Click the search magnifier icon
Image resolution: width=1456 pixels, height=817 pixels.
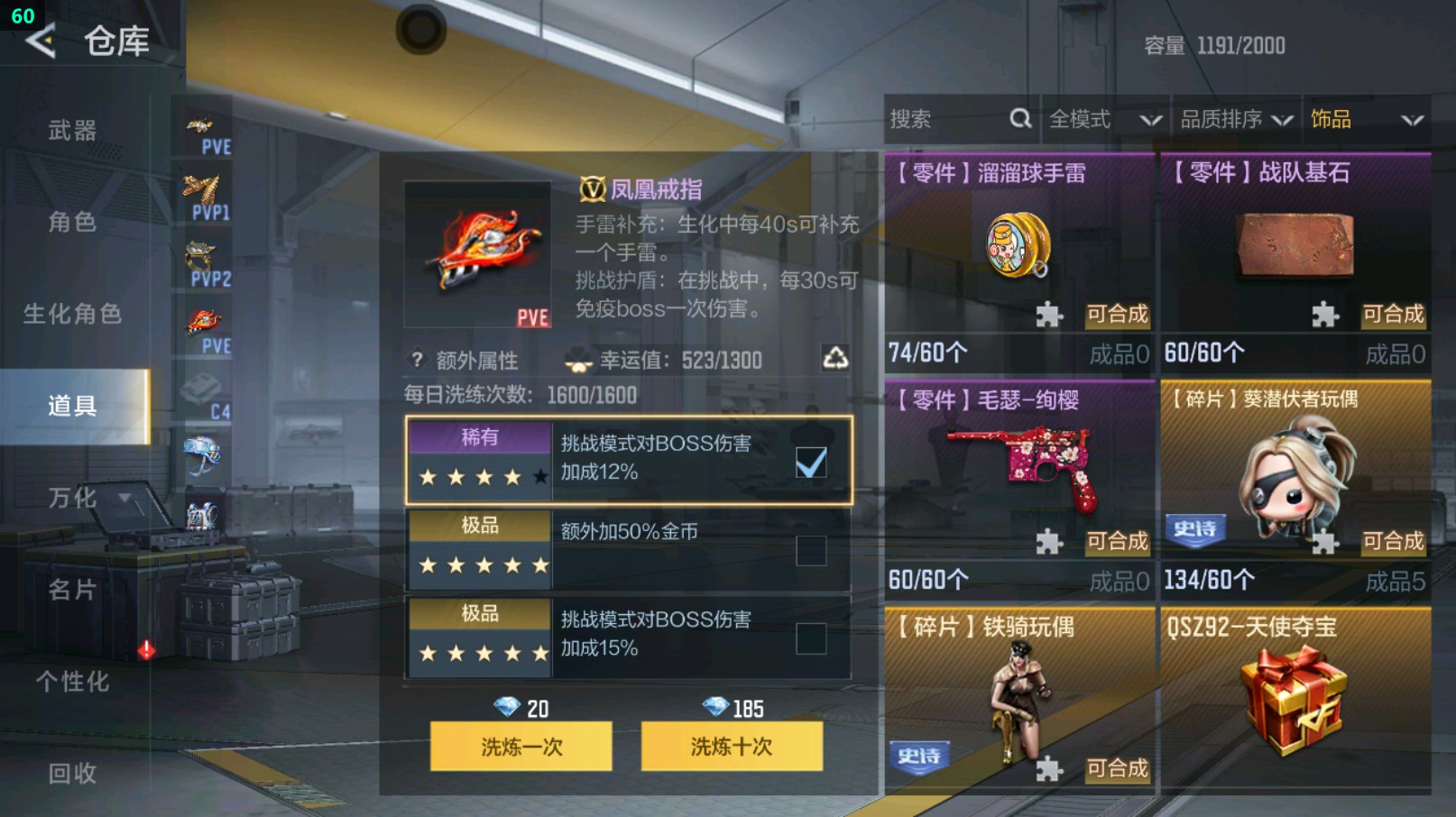(x=1020, y=118)
